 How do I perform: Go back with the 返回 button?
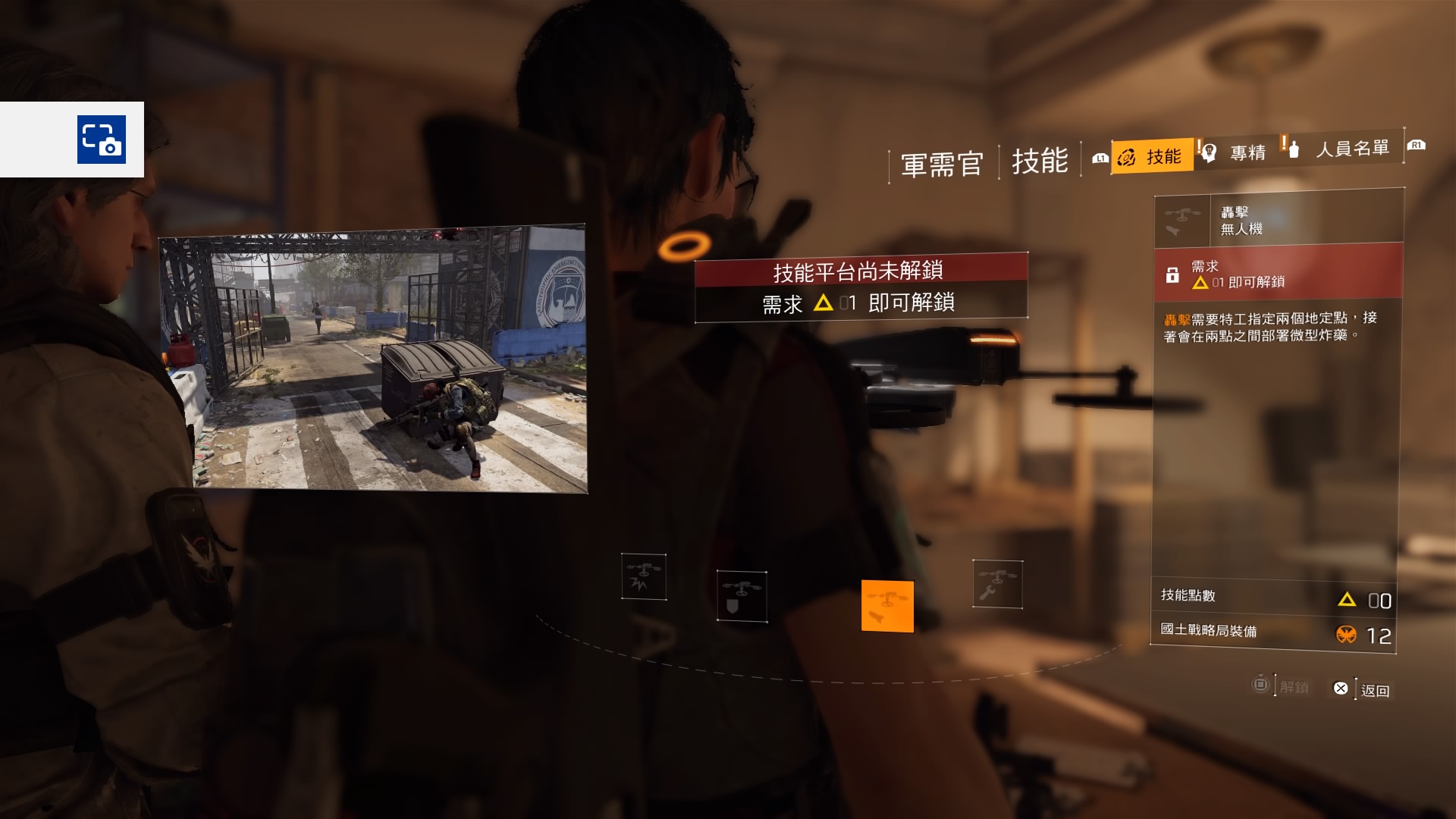point(1363,689)
